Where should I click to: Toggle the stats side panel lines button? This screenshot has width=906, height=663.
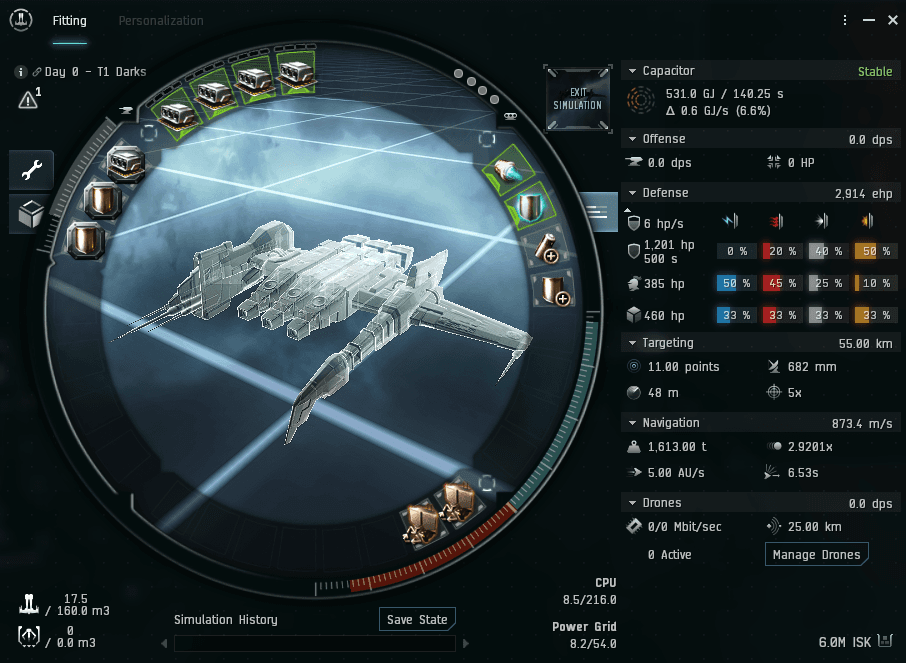point(599,211)
